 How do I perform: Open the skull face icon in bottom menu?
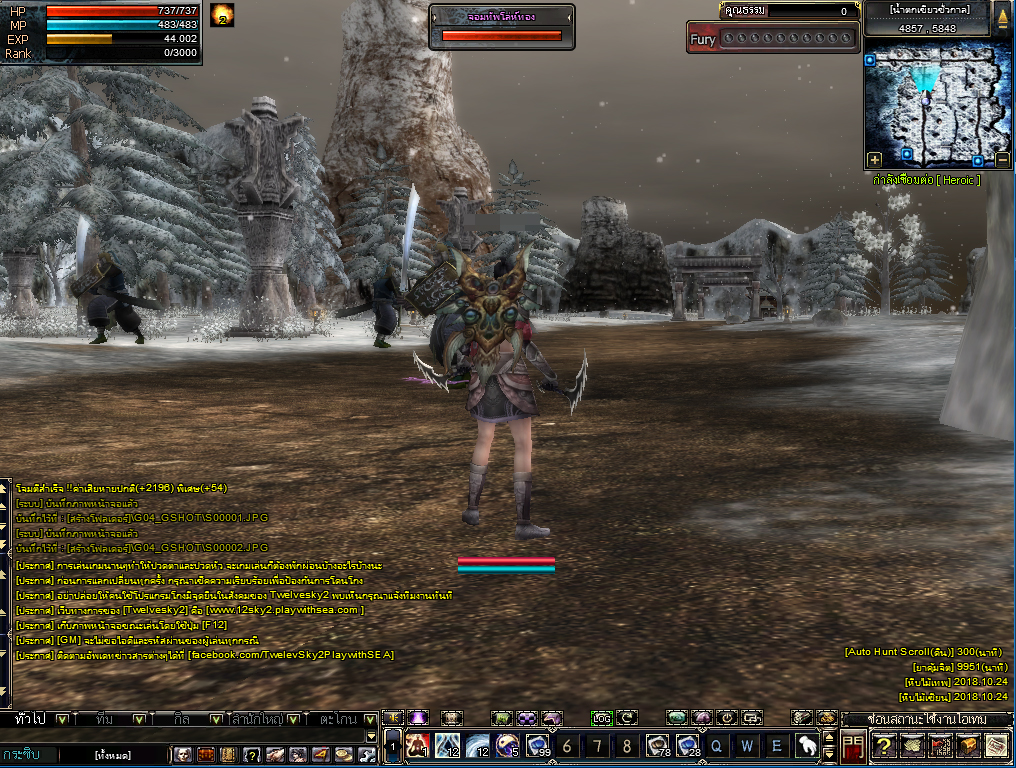tap(183, 754)
